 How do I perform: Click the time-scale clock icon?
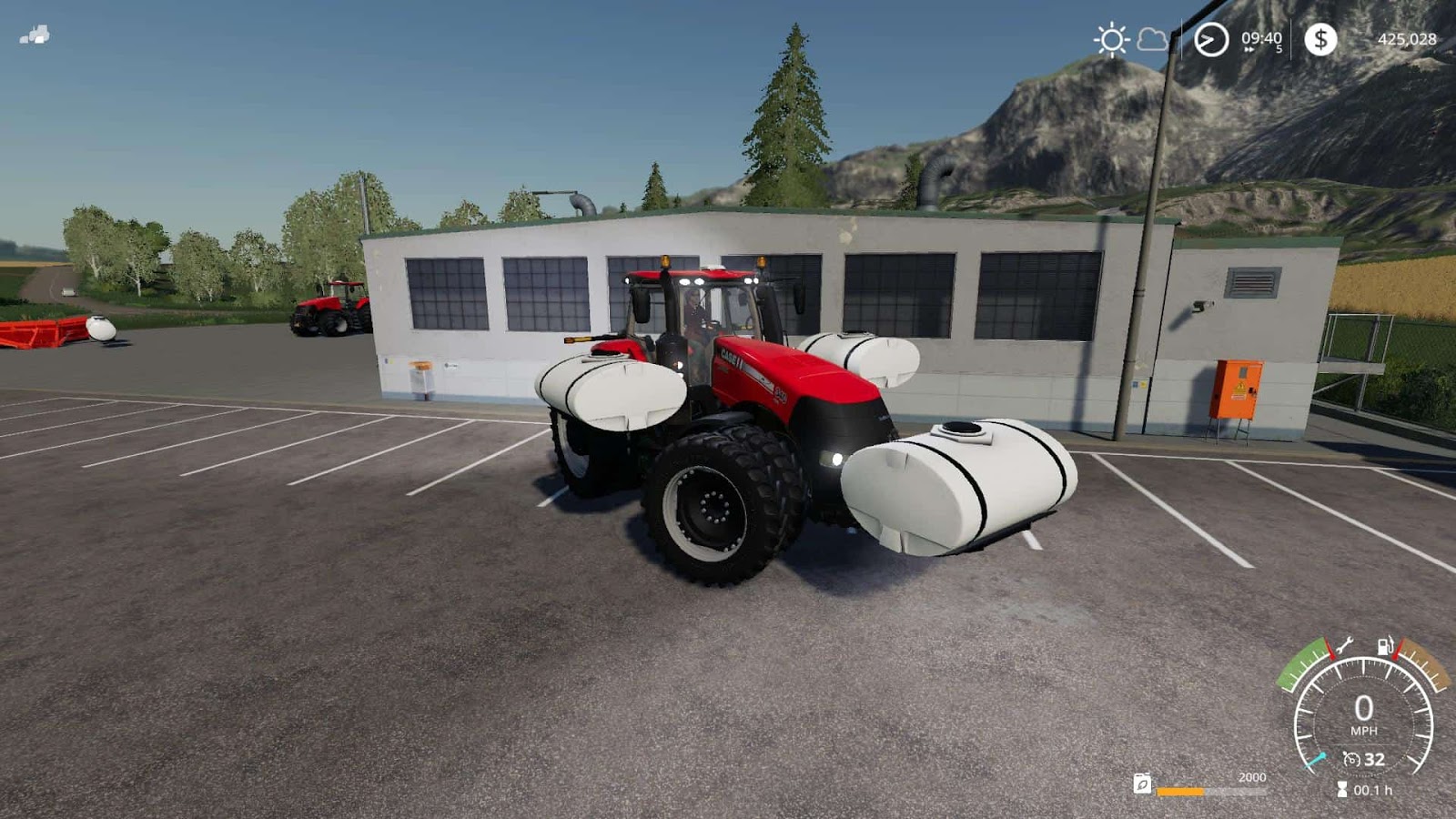coord(1211,39)
